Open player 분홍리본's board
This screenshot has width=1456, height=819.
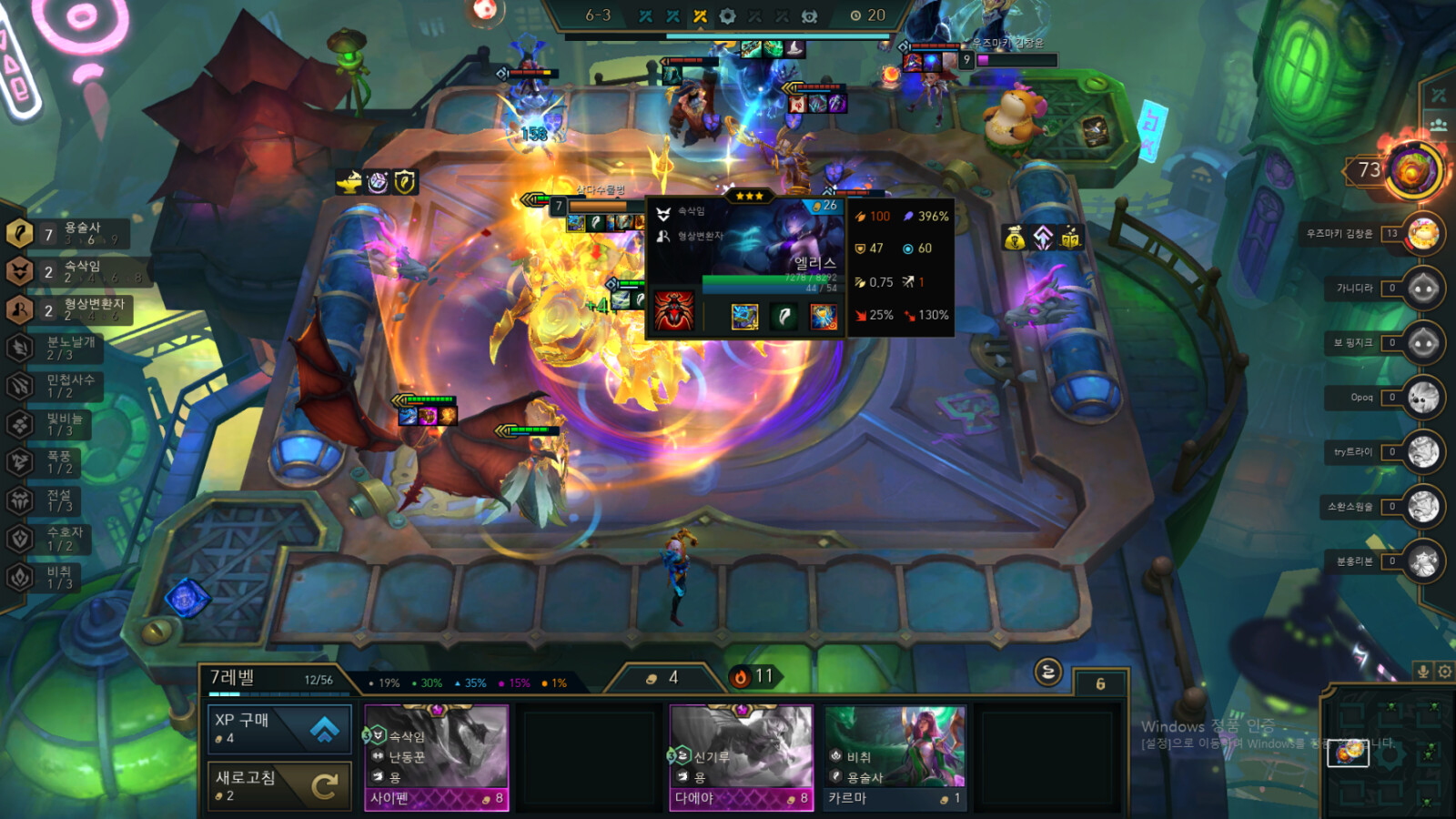tap(1422, 561)
